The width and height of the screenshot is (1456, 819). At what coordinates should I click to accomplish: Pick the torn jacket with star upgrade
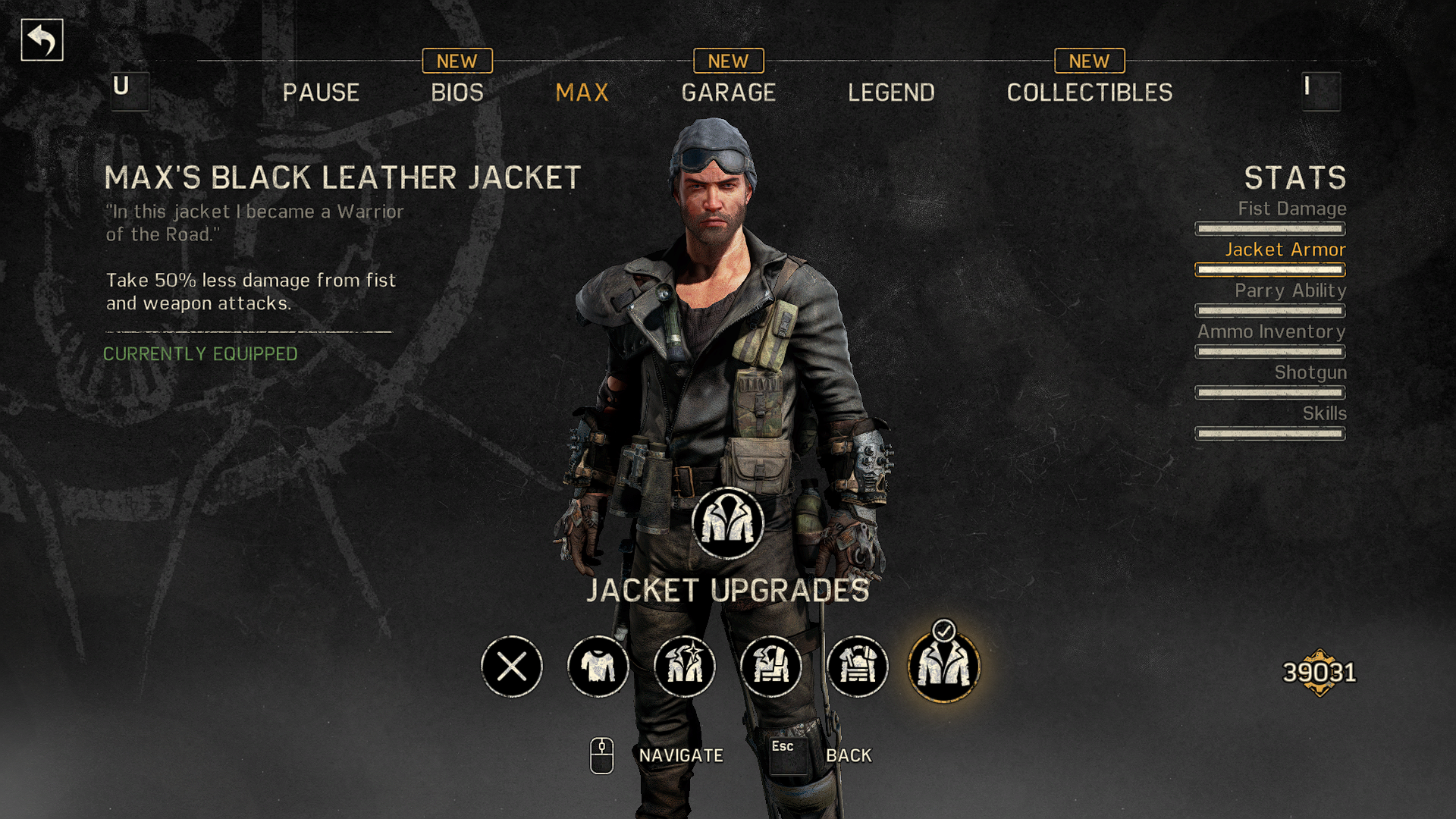click(x=685, y=667)
